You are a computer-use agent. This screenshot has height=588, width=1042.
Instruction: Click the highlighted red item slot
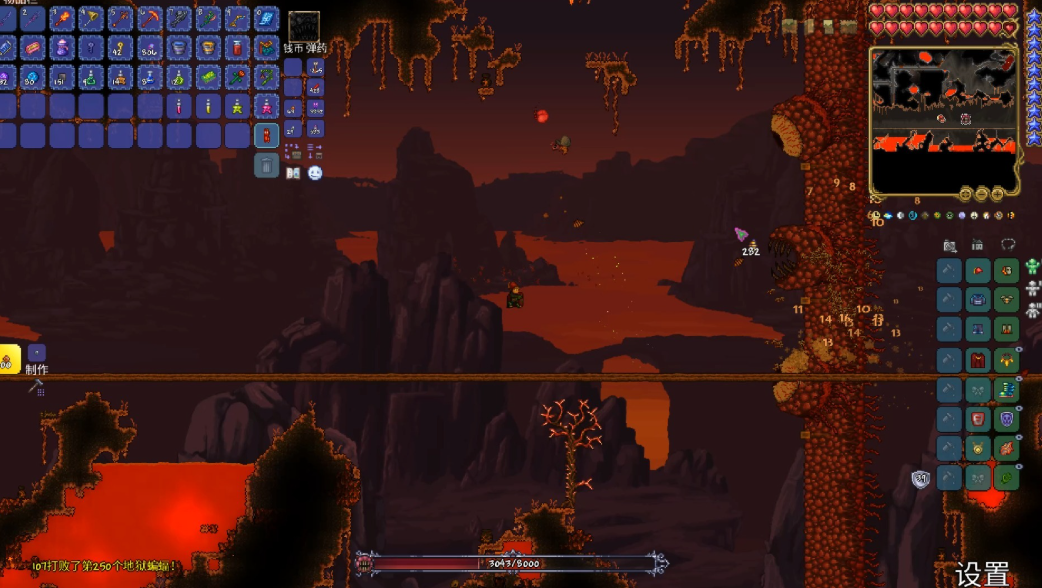pyautogui.click(x=266, y=135)
